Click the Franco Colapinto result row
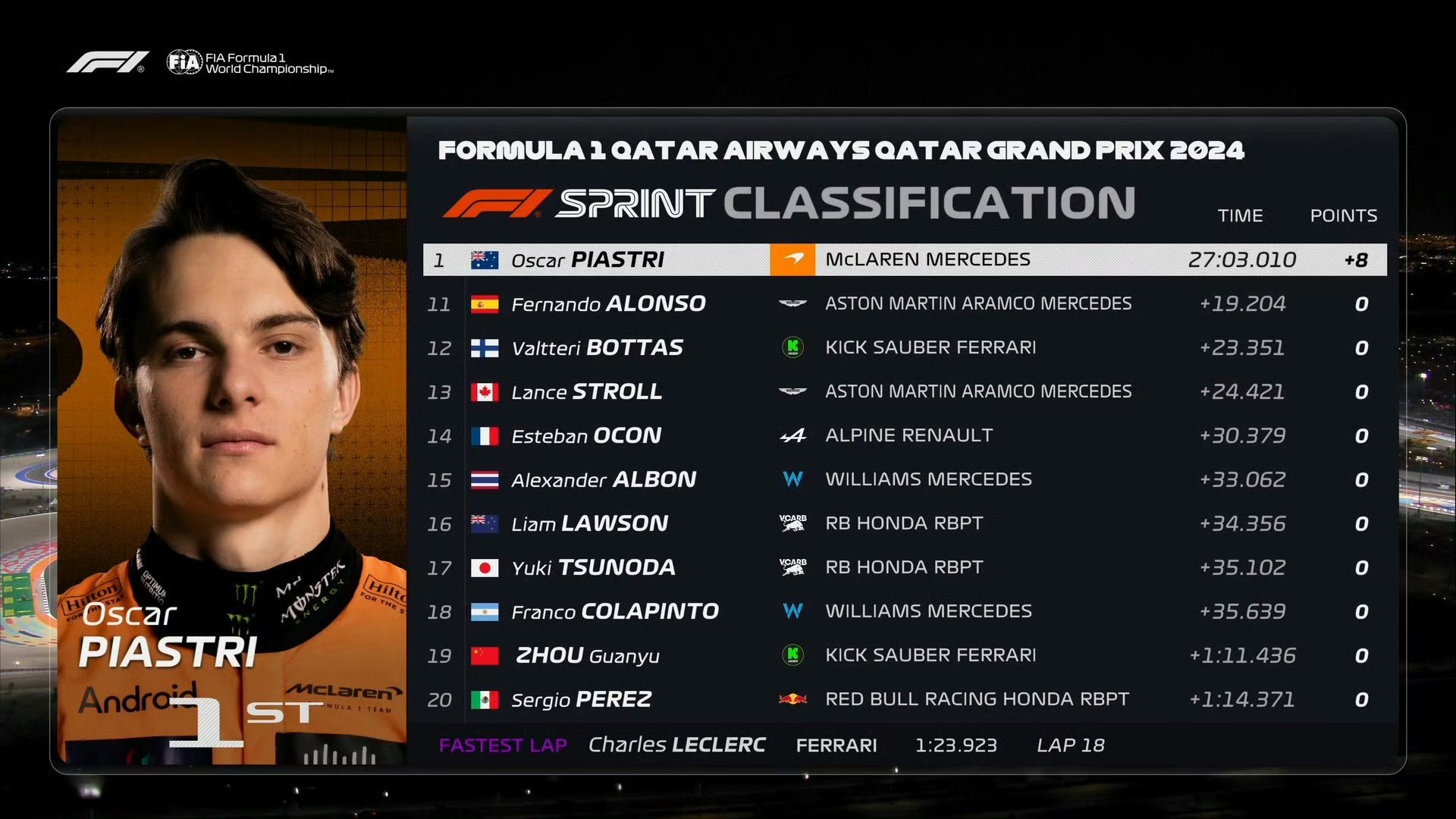 click(904, 612)
